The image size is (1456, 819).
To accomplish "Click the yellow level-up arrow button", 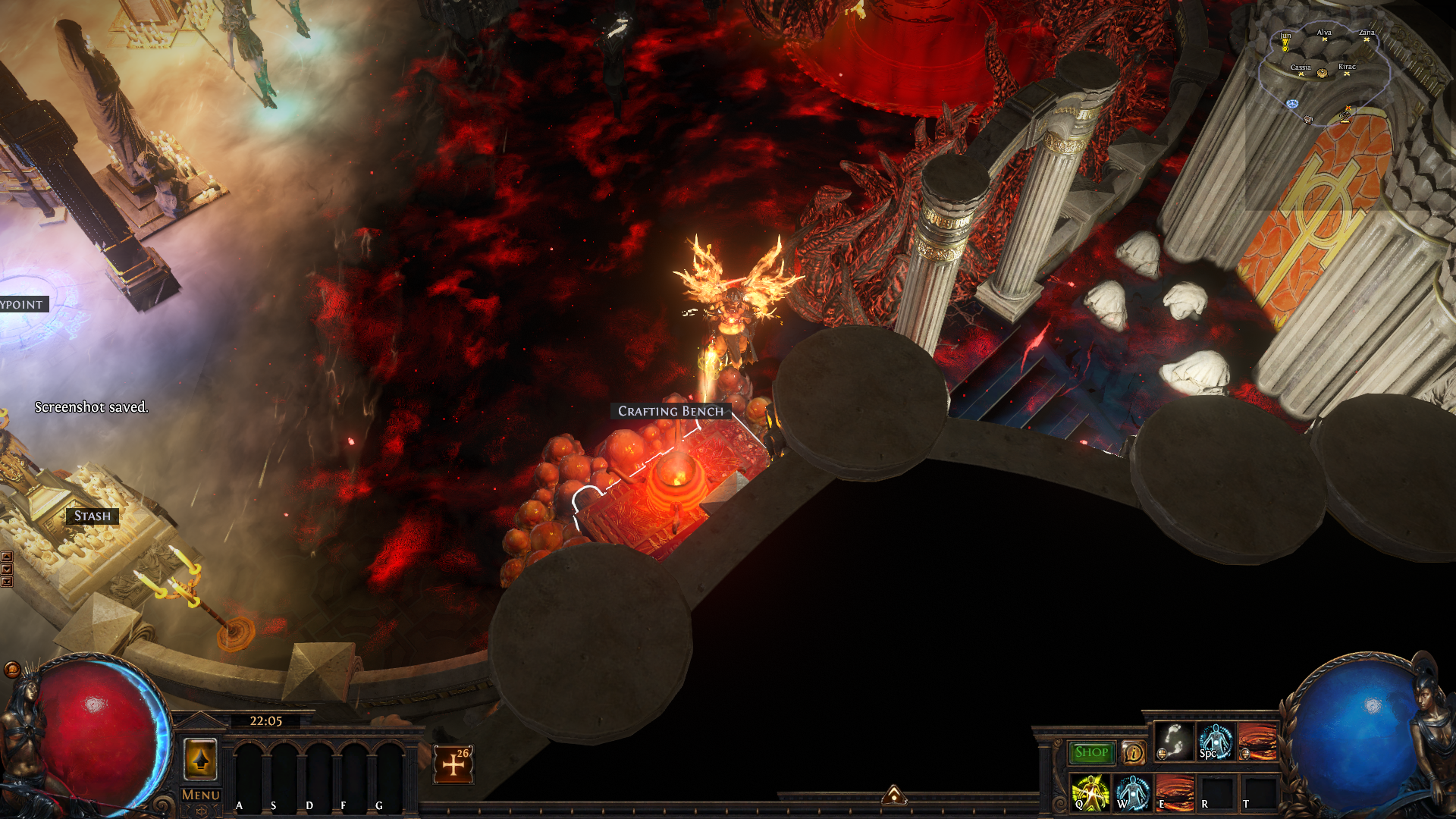I will 200,758.
